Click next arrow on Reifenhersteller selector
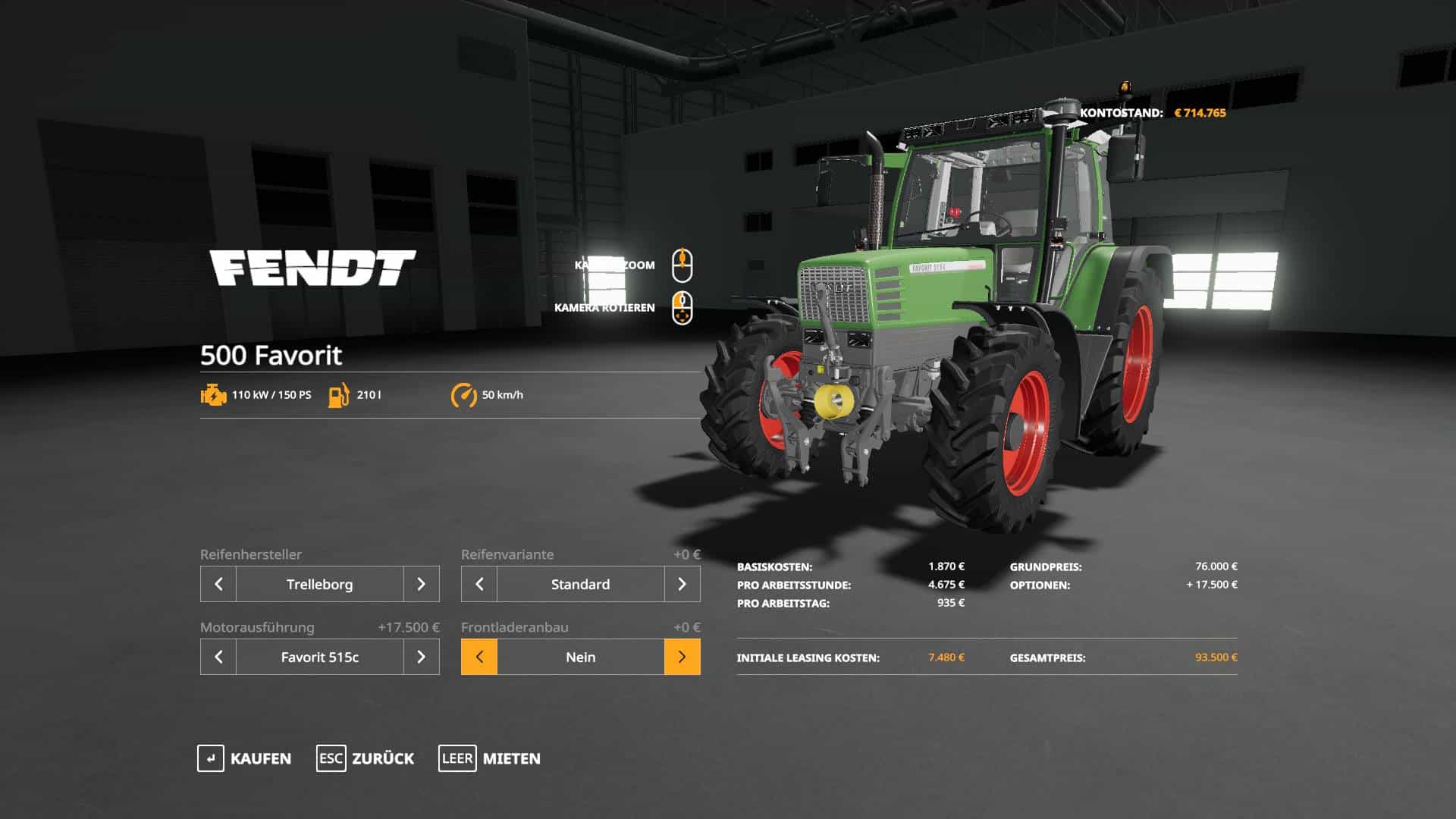This screenshot has height=819, width=1456. (421, 584)
